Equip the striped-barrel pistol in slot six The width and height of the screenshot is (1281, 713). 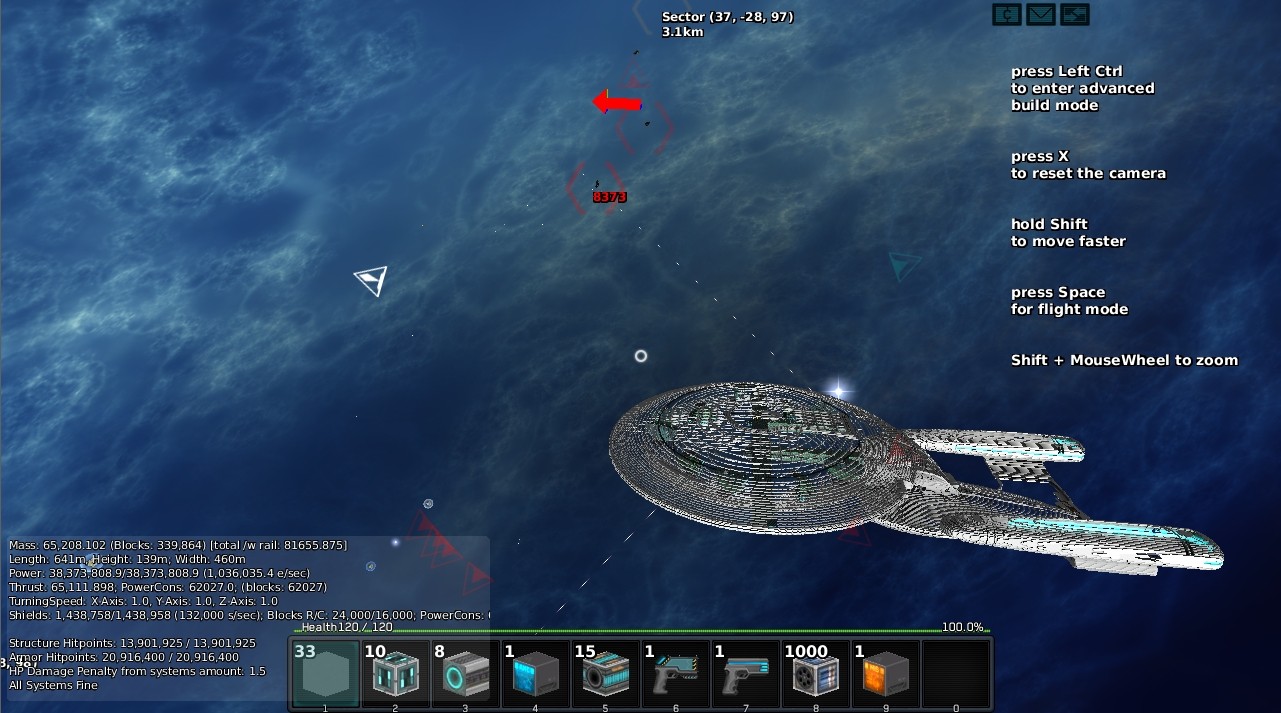pos(676,673)
